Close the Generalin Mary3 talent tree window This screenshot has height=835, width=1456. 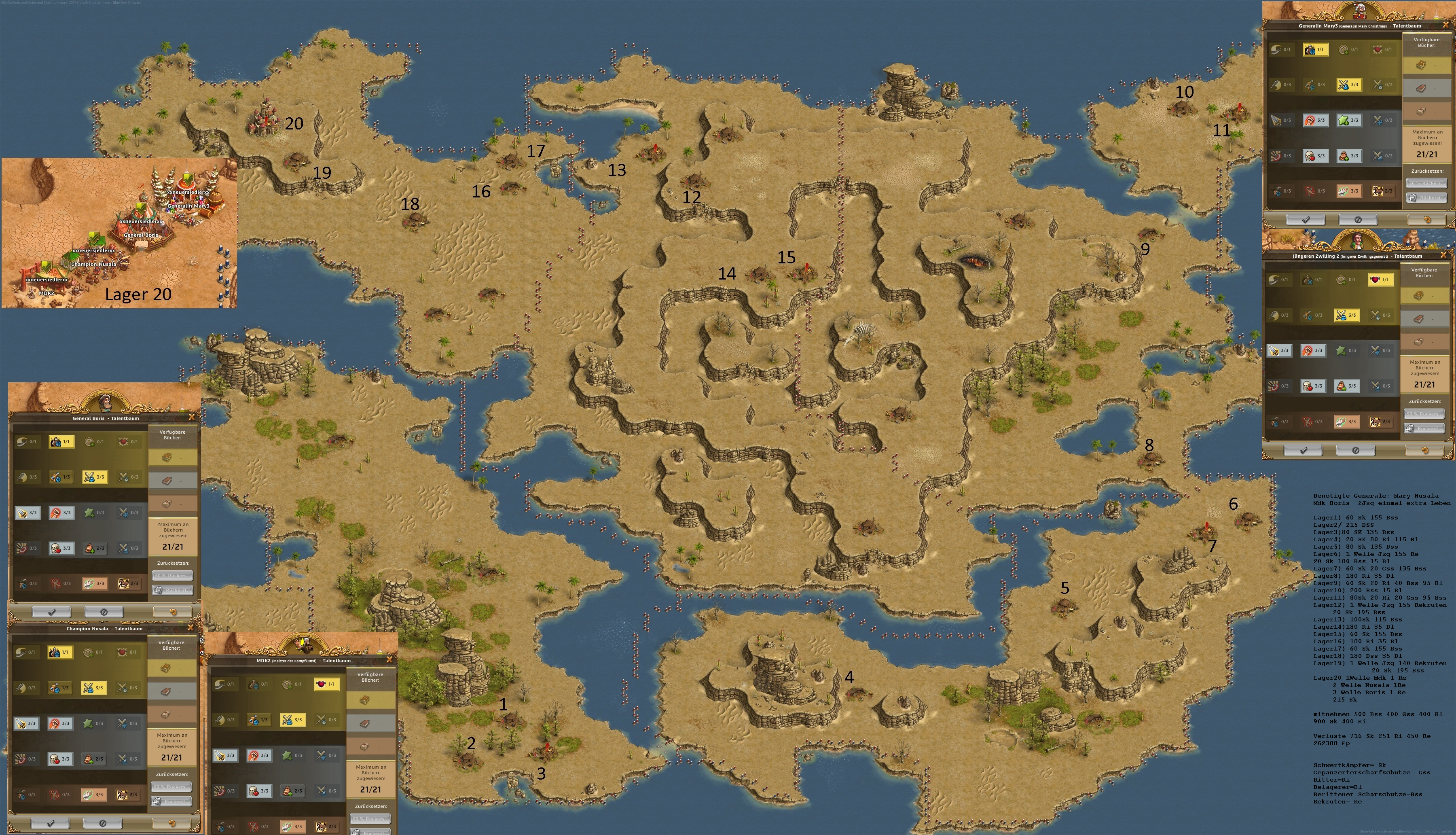[1445, 25]
